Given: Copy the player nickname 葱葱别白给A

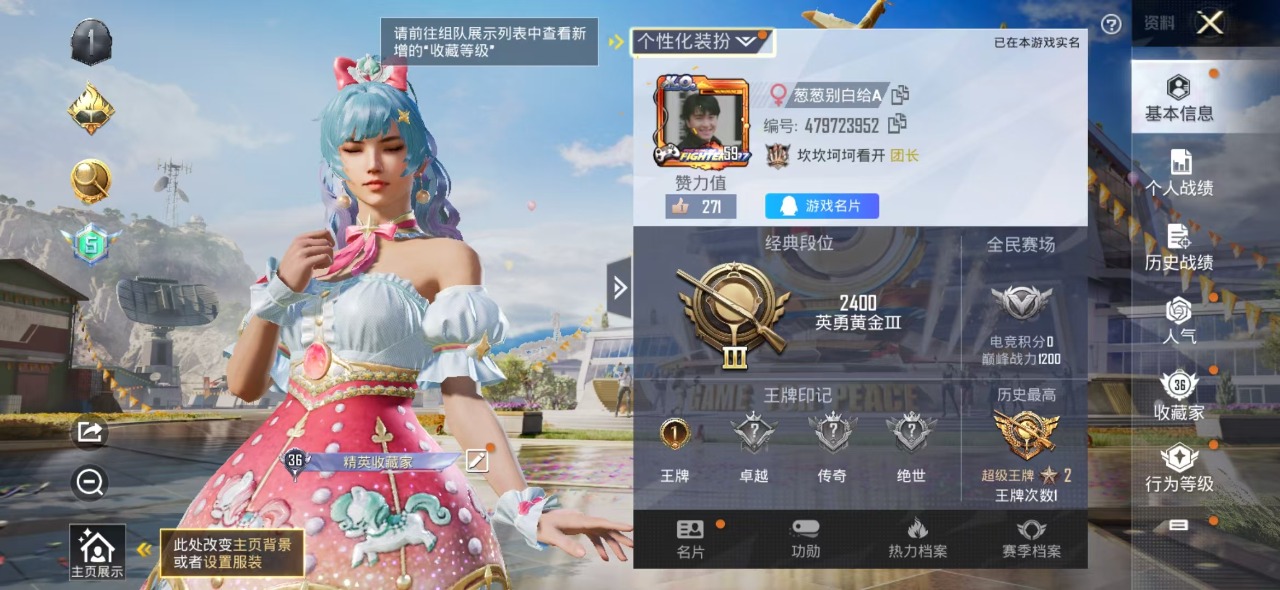Looking at the screenshot, I should tap(900, 95).
